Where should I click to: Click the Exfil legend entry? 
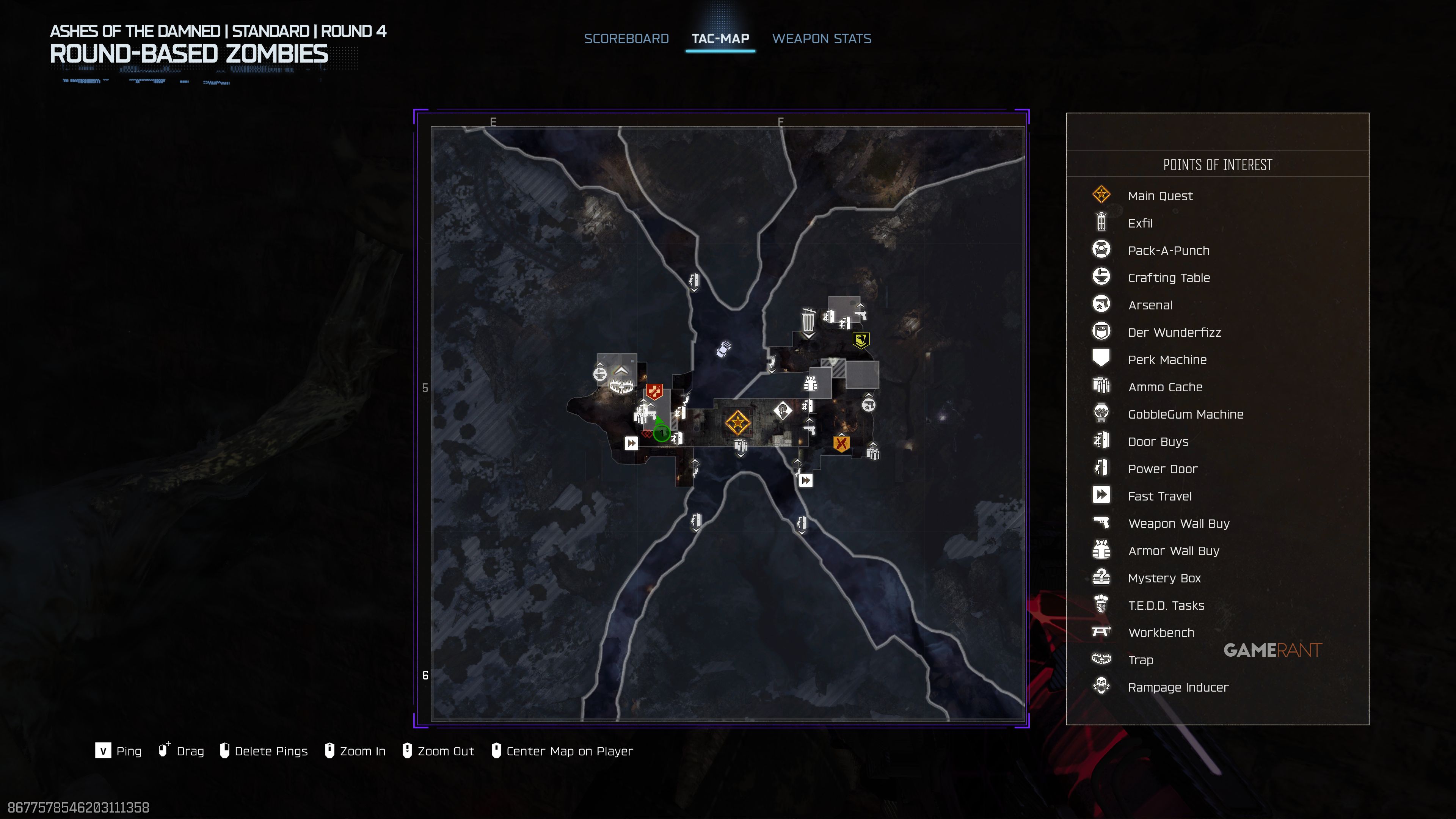pyautogui.click(x=1139, y=223)
